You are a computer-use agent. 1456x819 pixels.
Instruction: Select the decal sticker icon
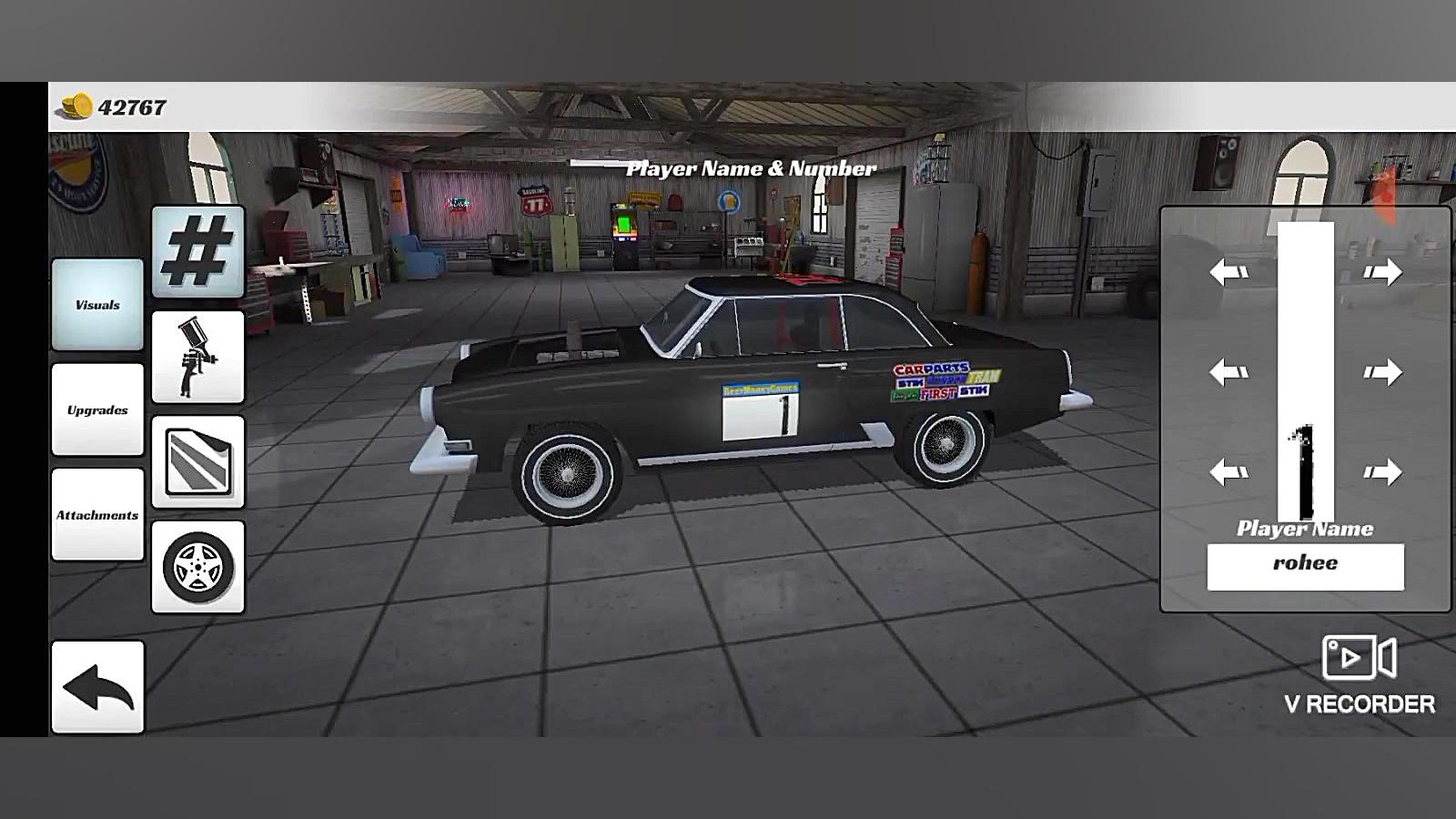198,462
